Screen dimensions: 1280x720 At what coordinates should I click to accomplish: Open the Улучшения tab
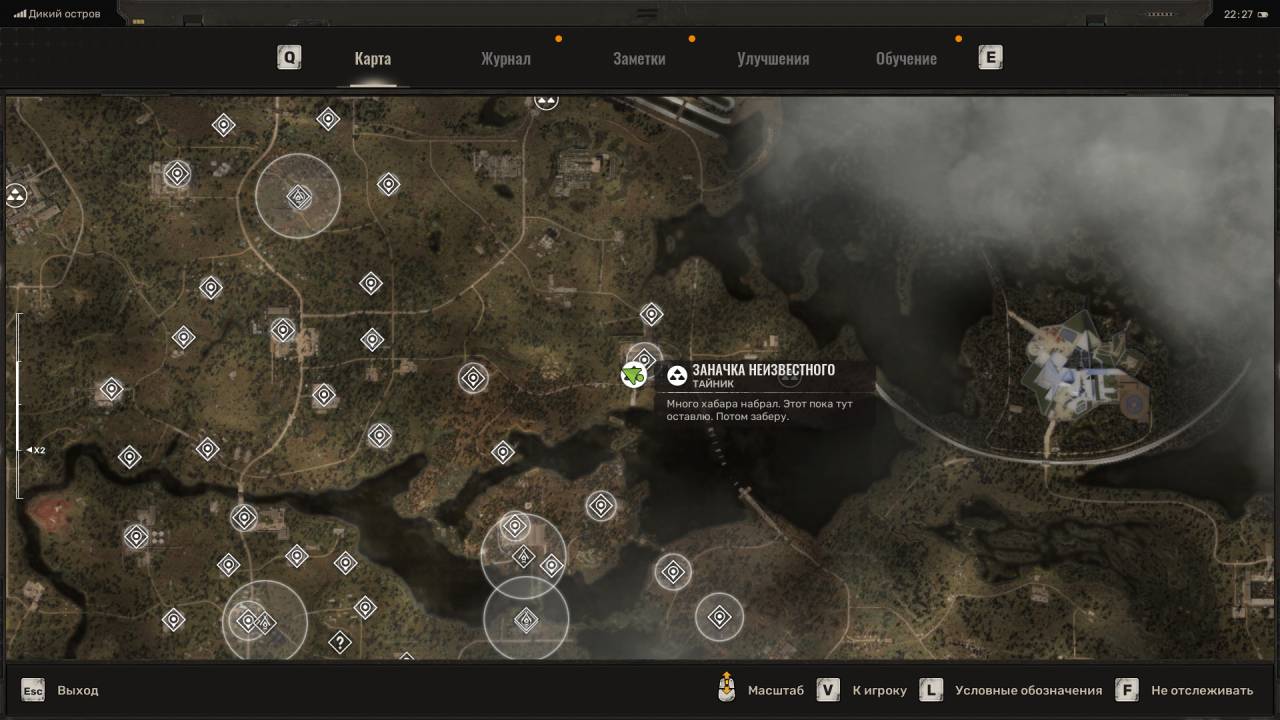pyautogui.click(x=773, y=59)
